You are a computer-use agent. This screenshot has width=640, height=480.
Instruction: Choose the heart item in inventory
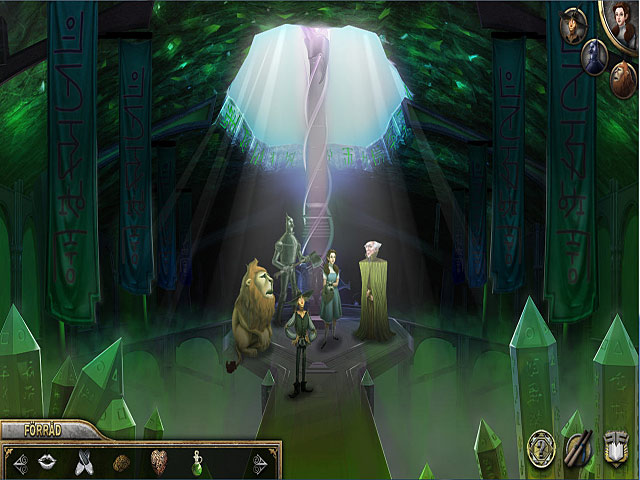(x=158, y=462)
